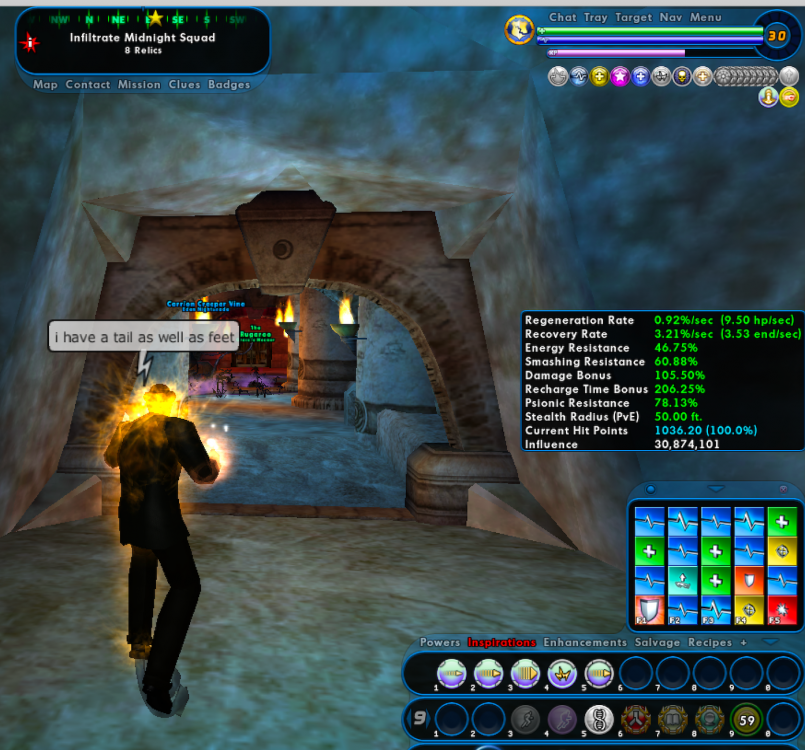This screenshot has width=805, height=750.
Task: Show the Mission details
Action: [x=139, y=85]
